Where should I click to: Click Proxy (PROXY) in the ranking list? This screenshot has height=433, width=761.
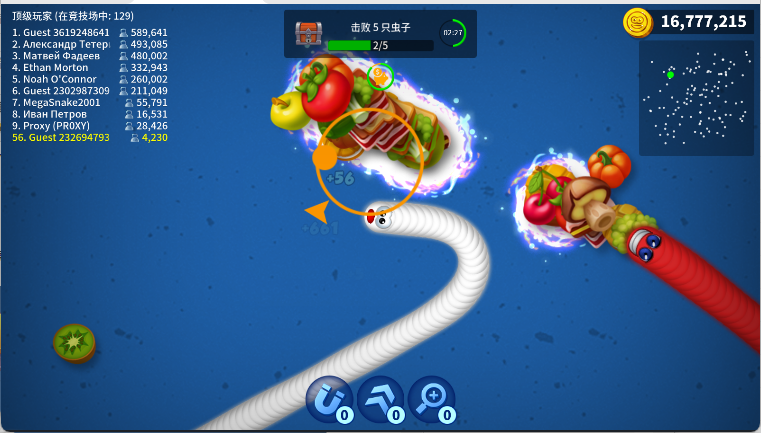[90, 126]
